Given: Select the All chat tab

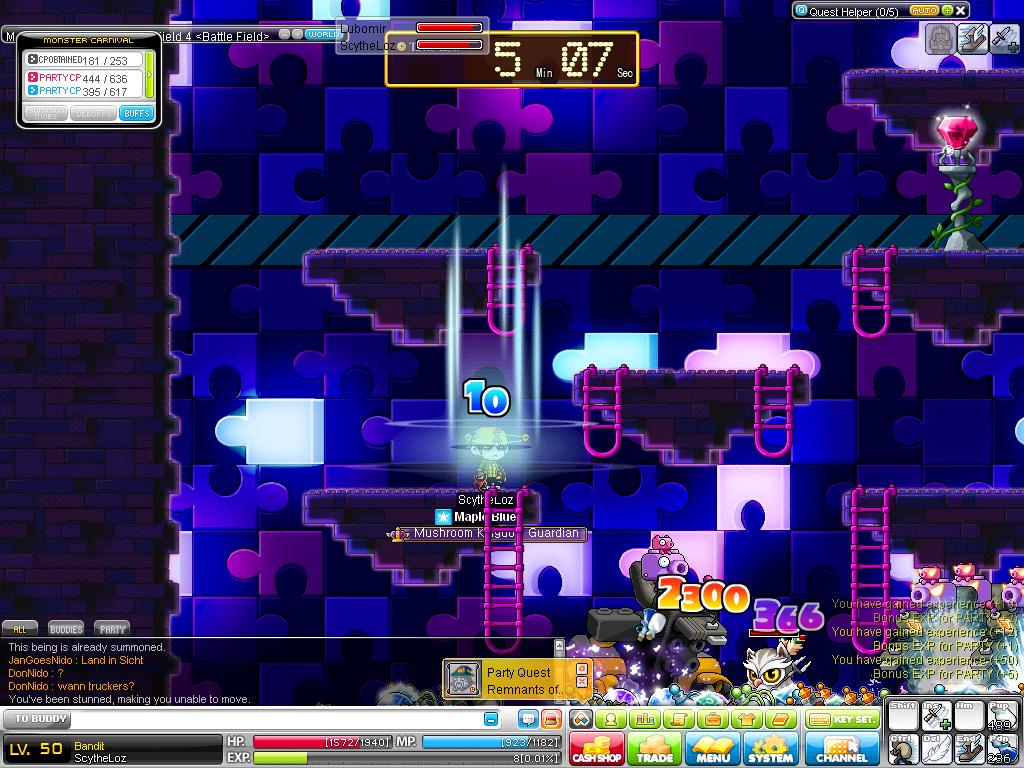Looking at the screenshot, I should click(19, 629).
